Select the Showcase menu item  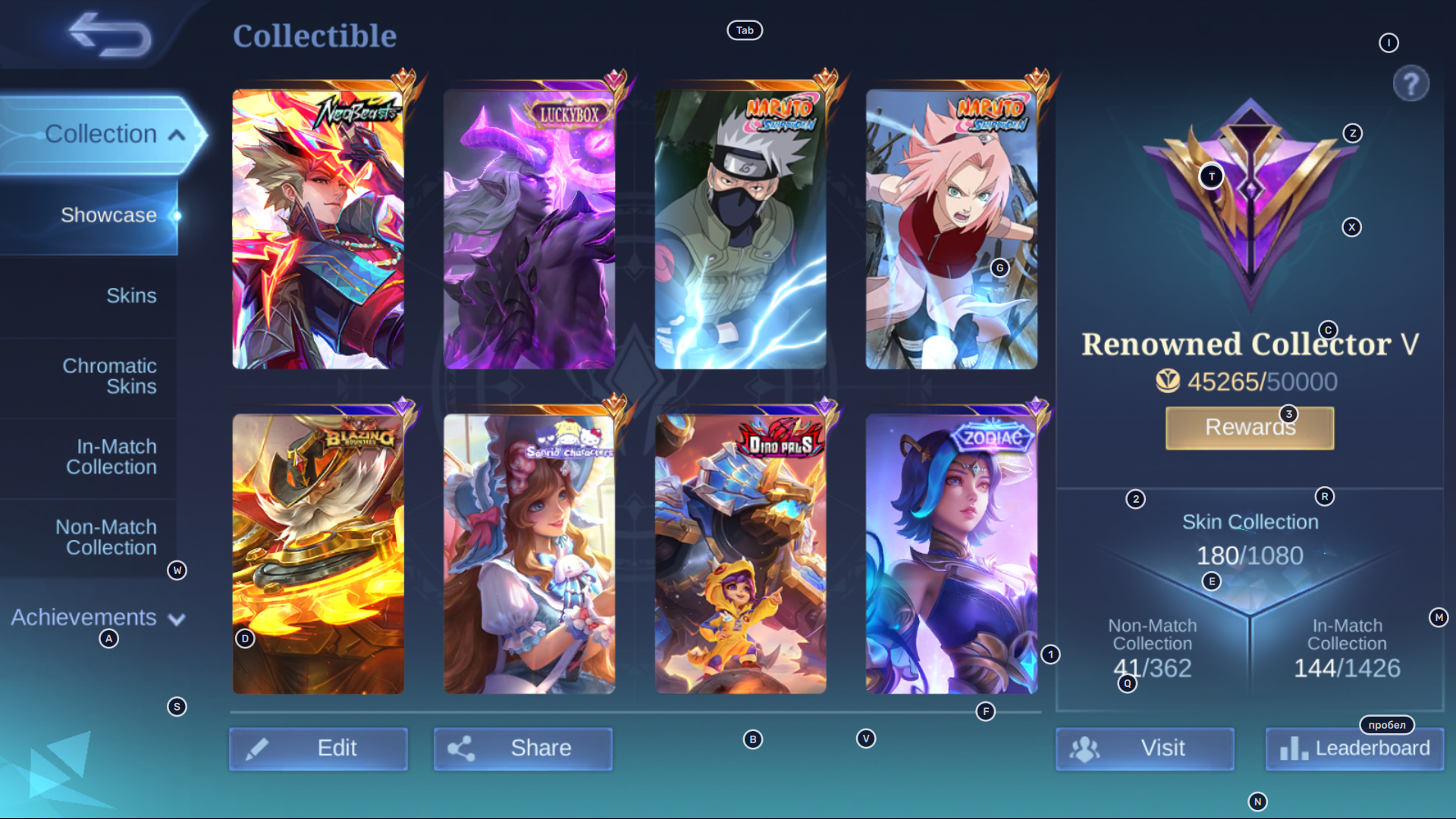109,215
